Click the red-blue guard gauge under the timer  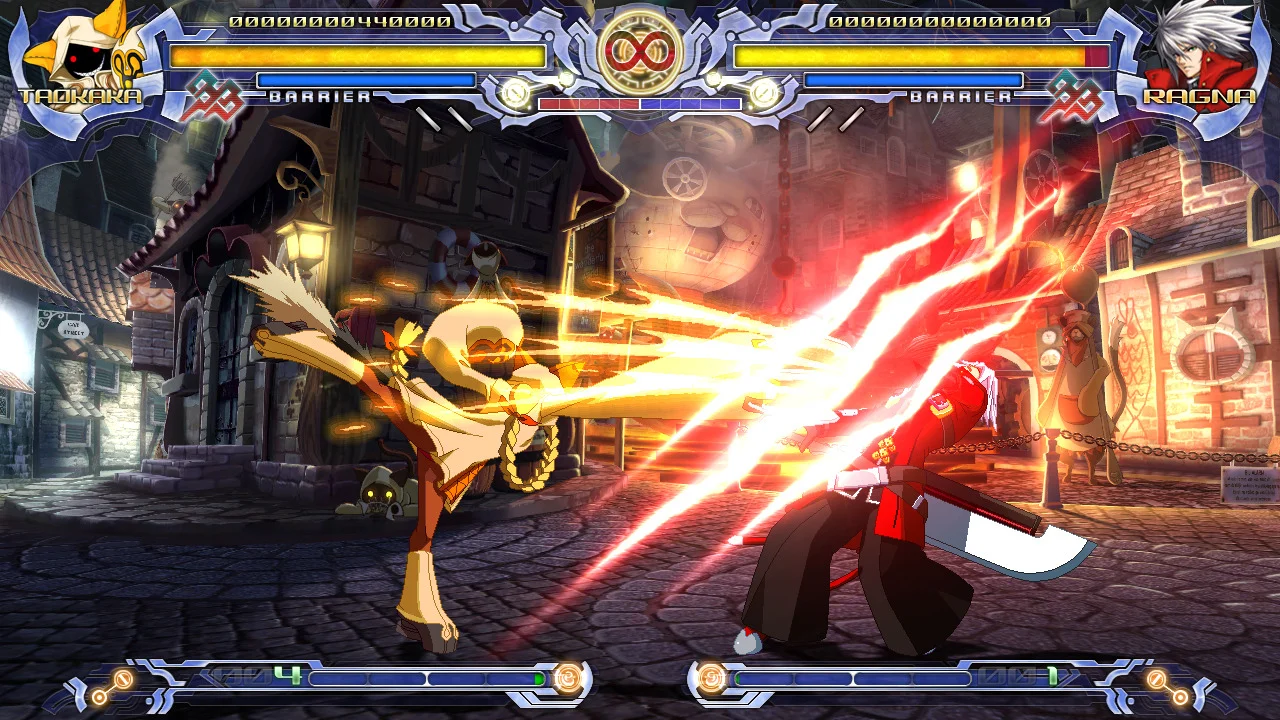pos(640,103)
